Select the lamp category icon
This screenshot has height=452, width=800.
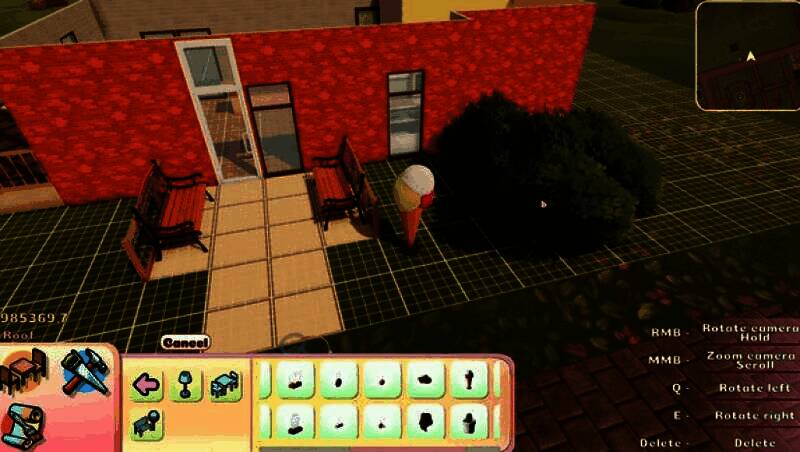point(185,384)
